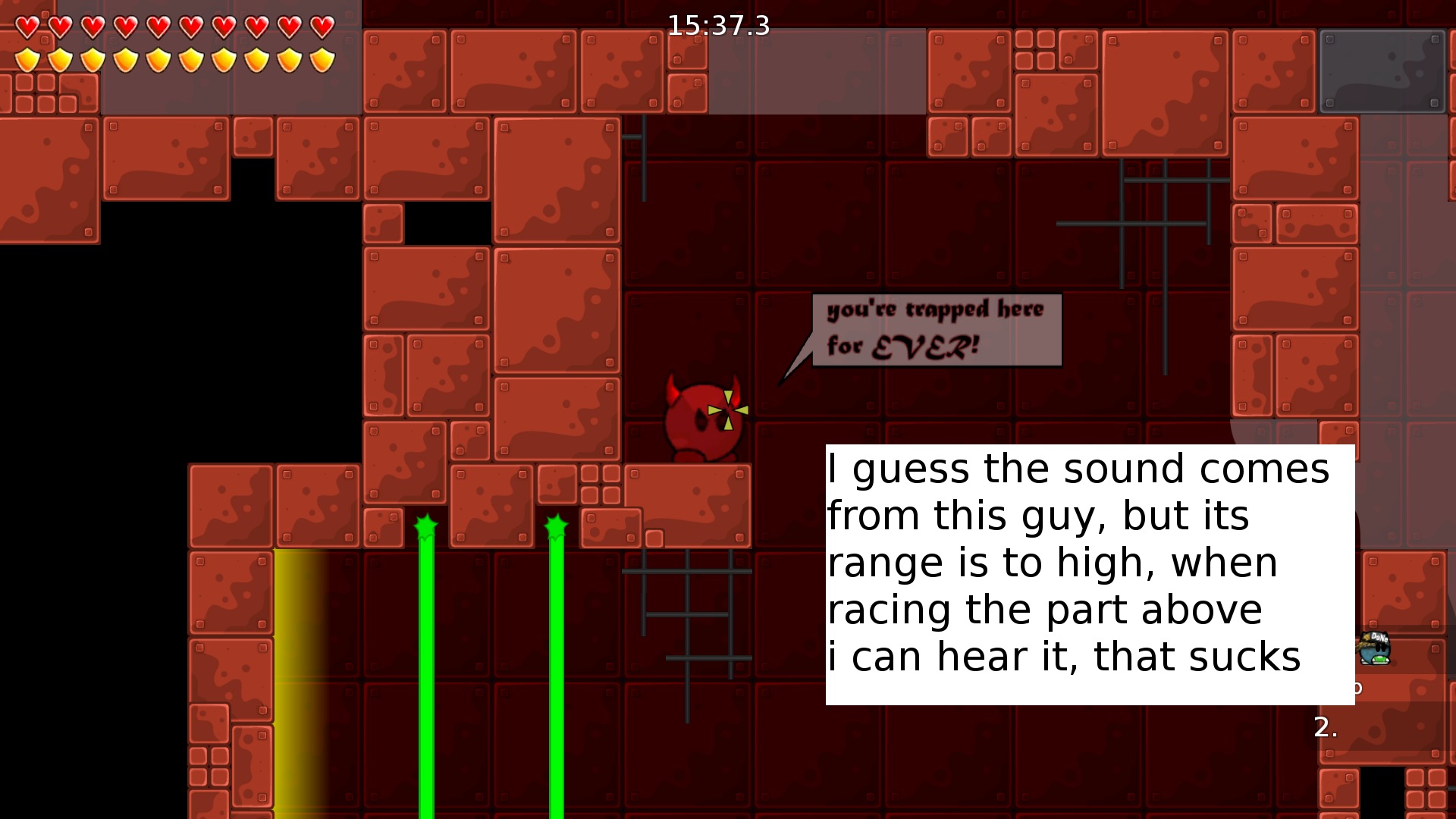Open the white annotation text box
The width and height of the screenshot is (1456, 819).
(1088, 574)
